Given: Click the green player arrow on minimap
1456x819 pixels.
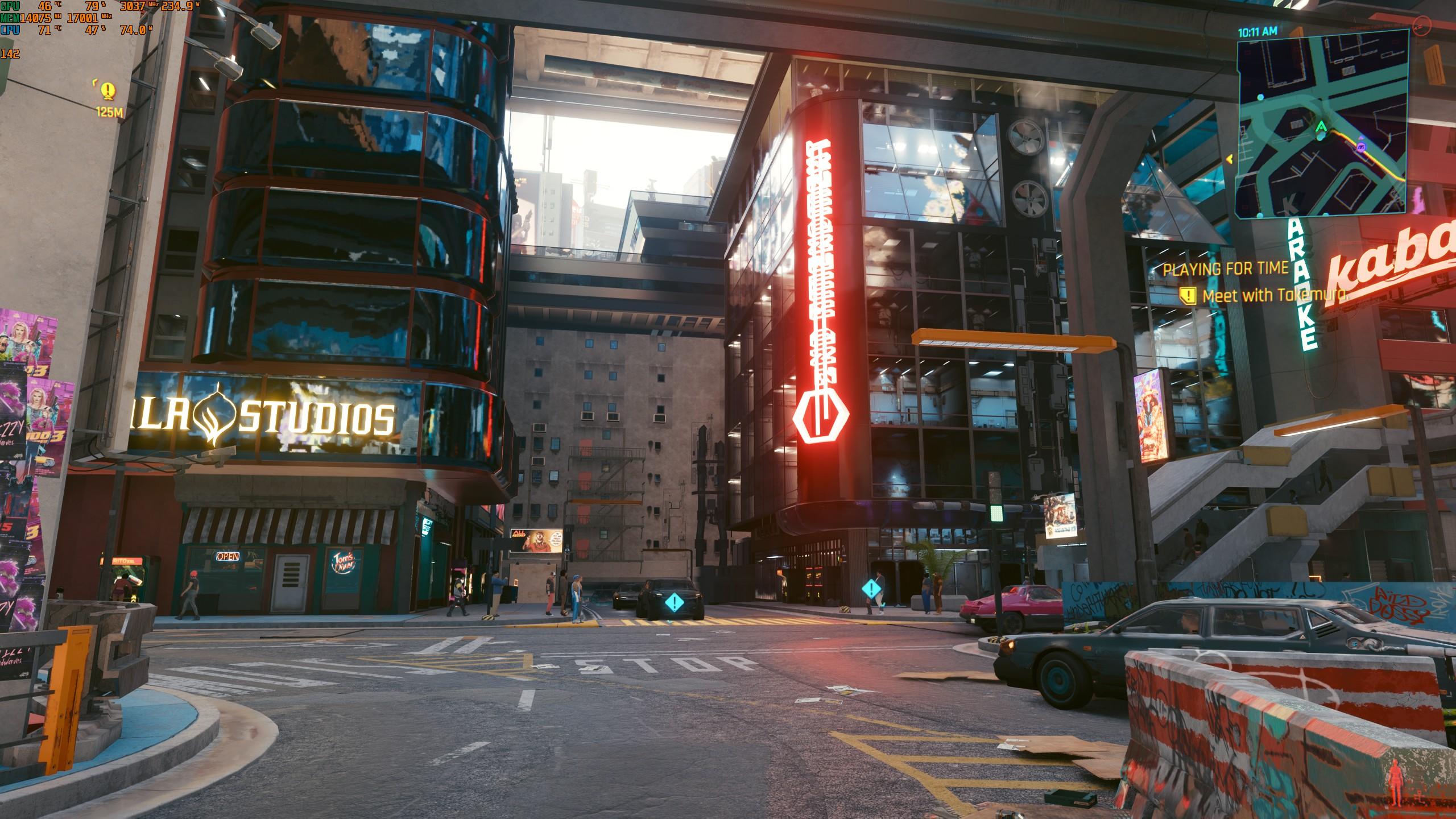Looking at the screenshot, I should pyautogui.click(x=1321, y=126).
